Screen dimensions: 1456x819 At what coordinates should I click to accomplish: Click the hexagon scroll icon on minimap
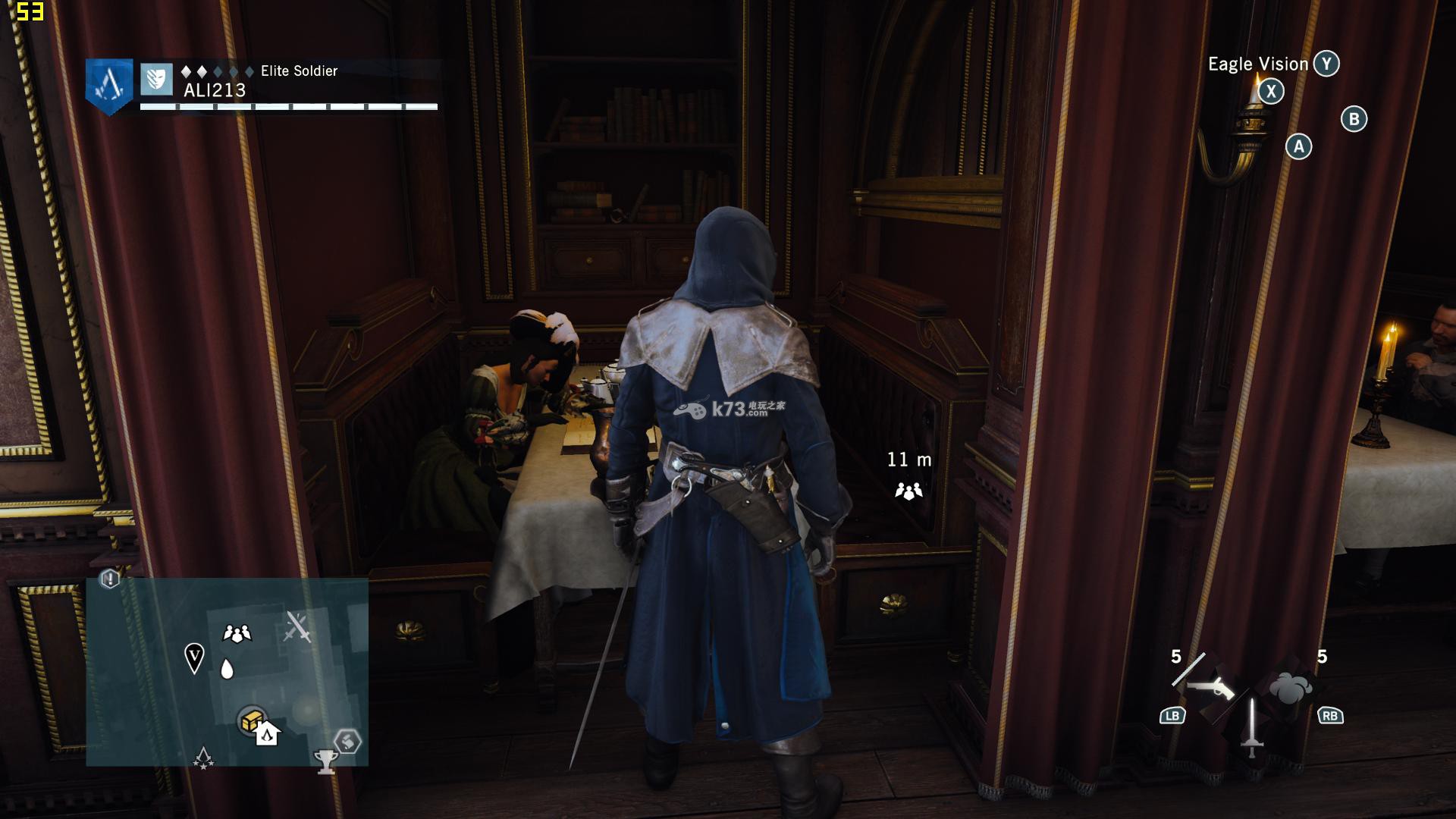point(347,741)
